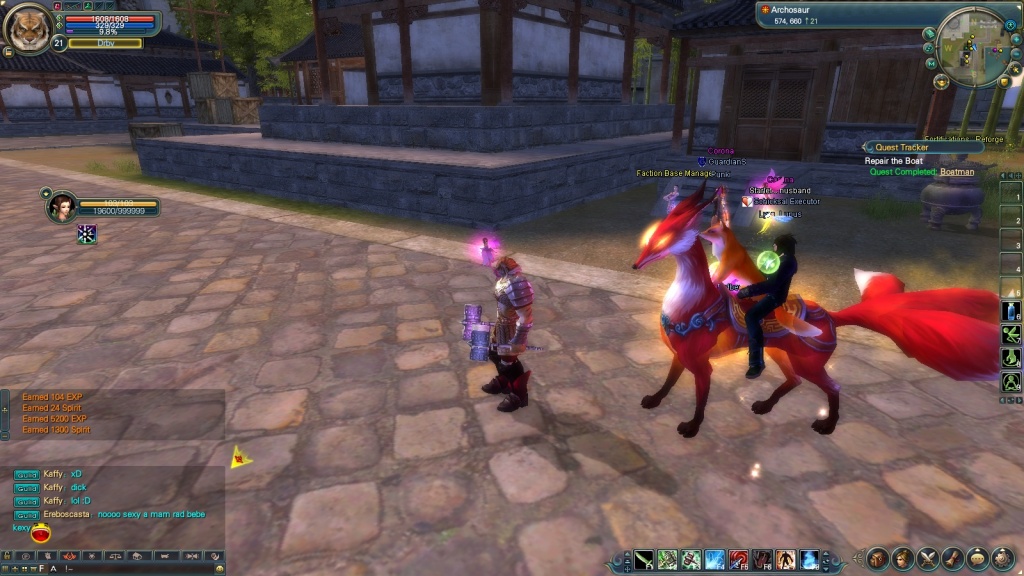The image size is (1024, 576).
Task: Select the party member portrait
Action: coord(61,206)
